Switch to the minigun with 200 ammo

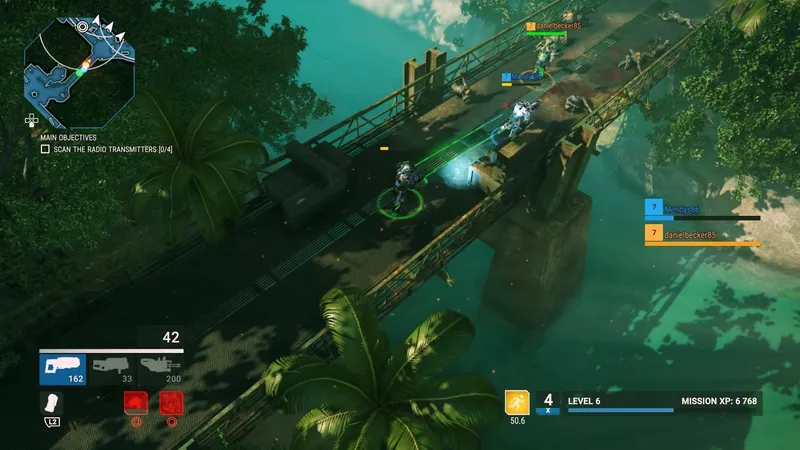point(160,369)
